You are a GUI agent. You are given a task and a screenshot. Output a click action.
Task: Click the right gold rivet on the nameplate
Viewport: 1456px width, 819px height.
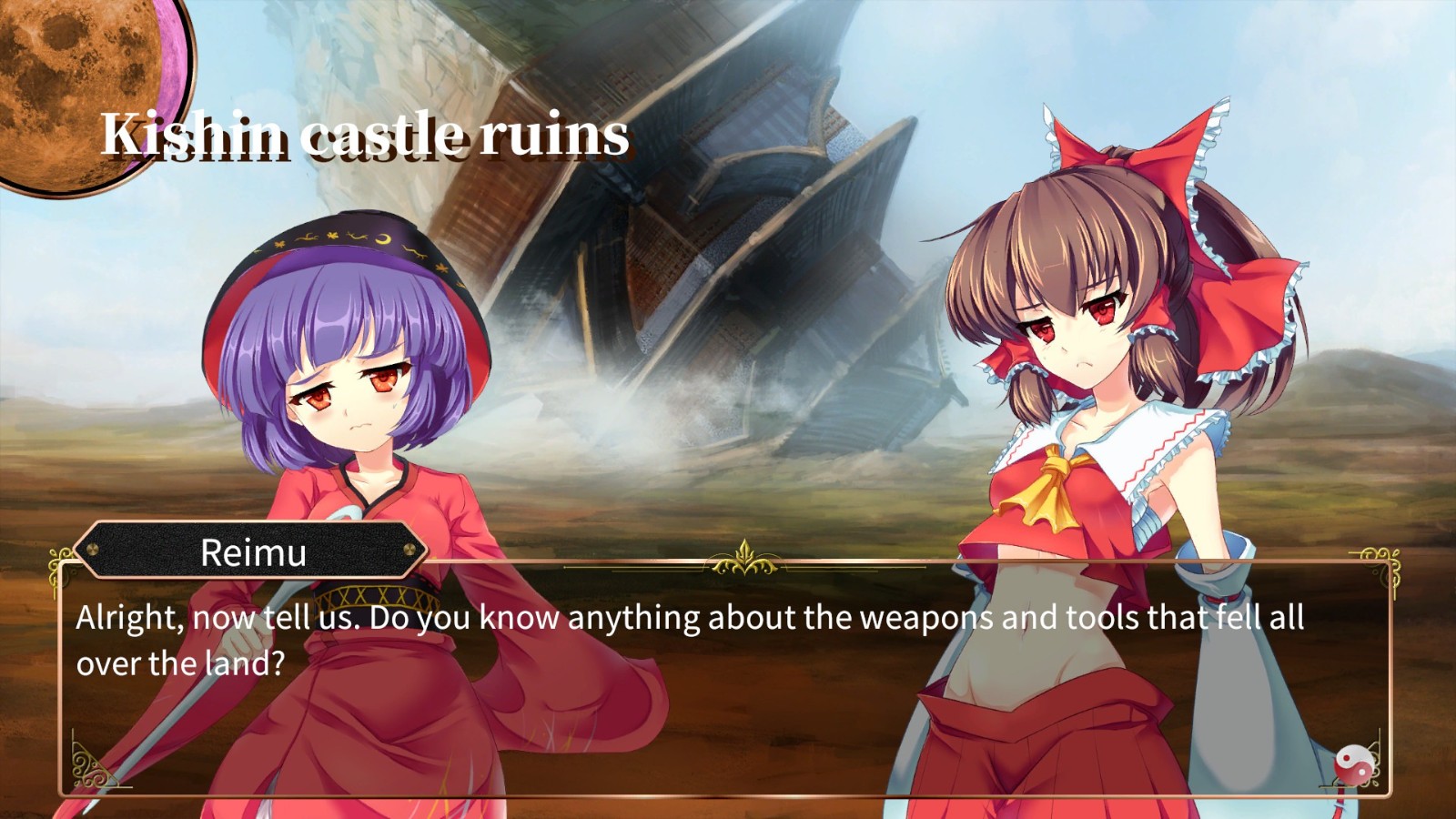pyautogui.click(x=409, y=548)
